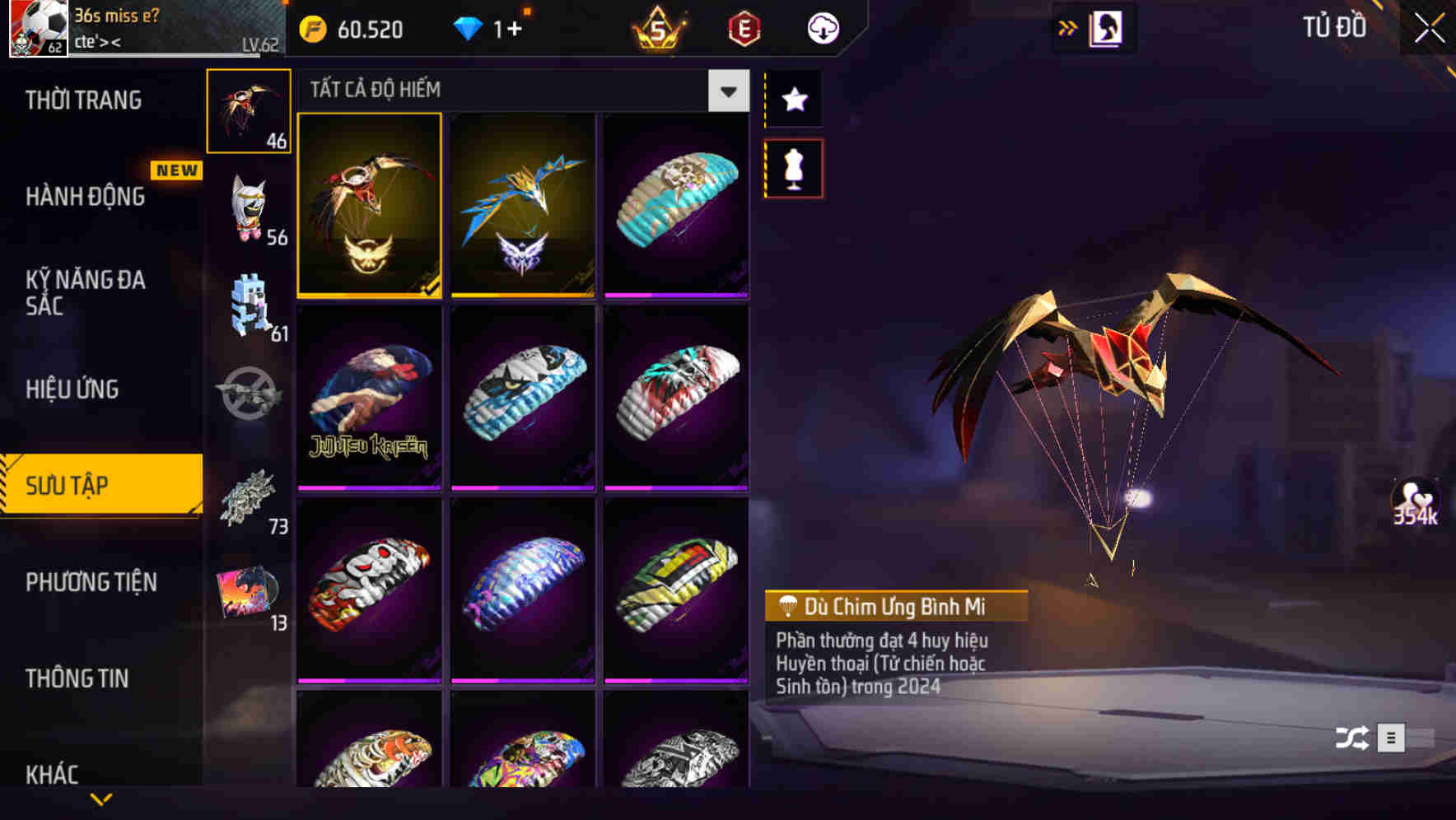Viewport: 1456px width, 820px height.
Task: Open the character appearance icon next to the arrows
Action: point(1108,27)
